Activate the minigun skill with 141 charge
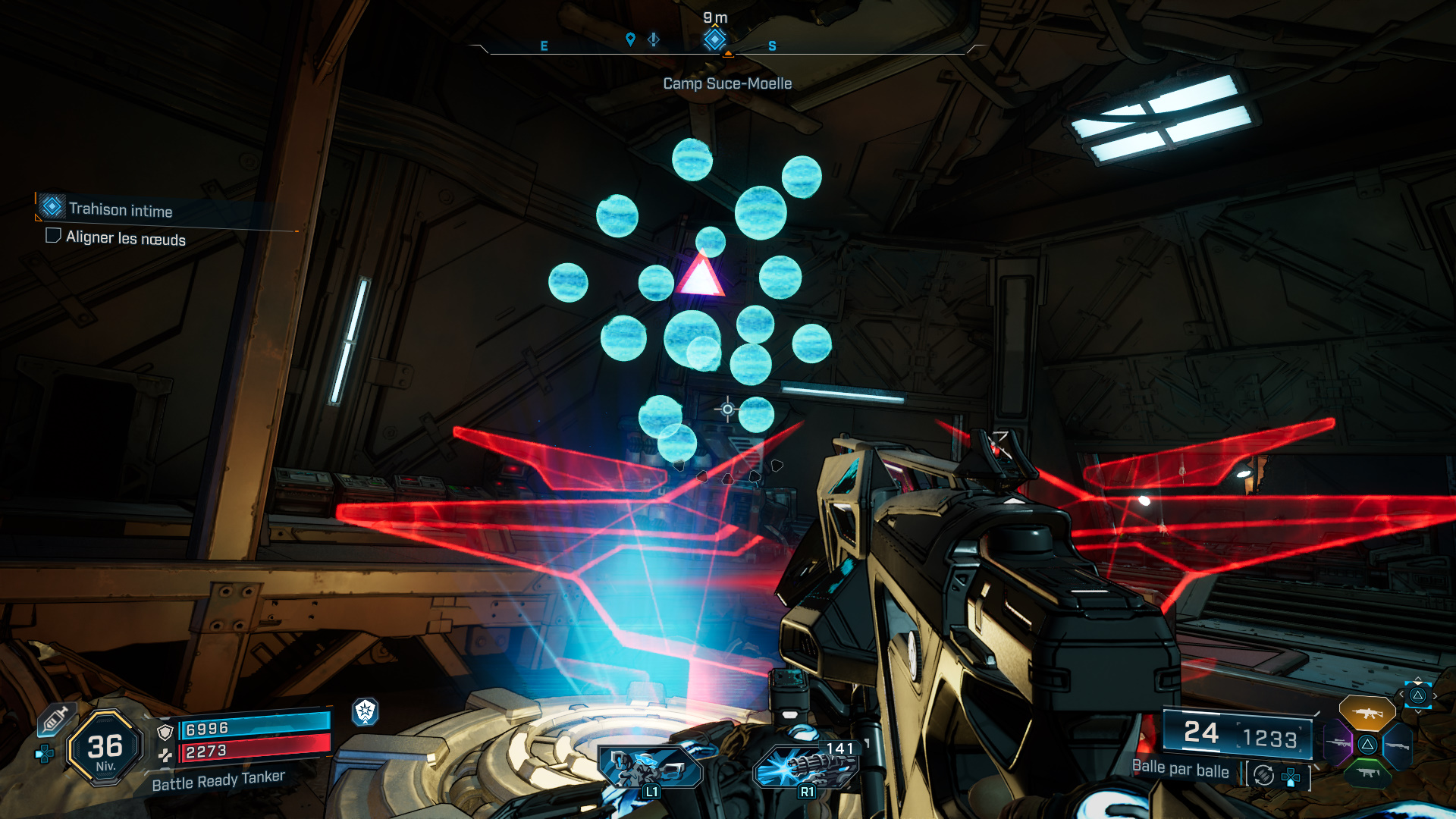 tap(807, 766)
